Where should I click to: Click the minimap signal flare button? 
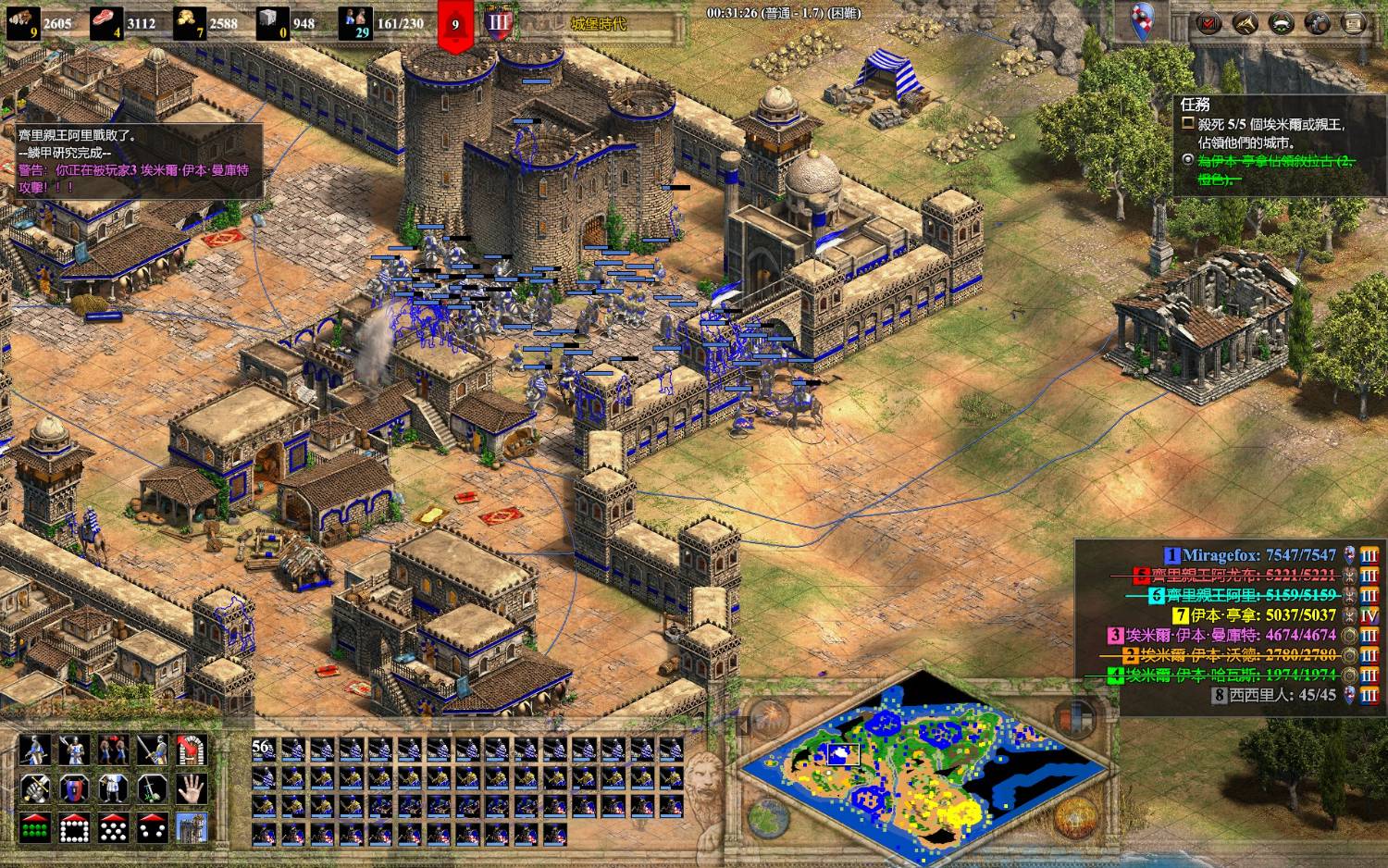coord(769,719)
